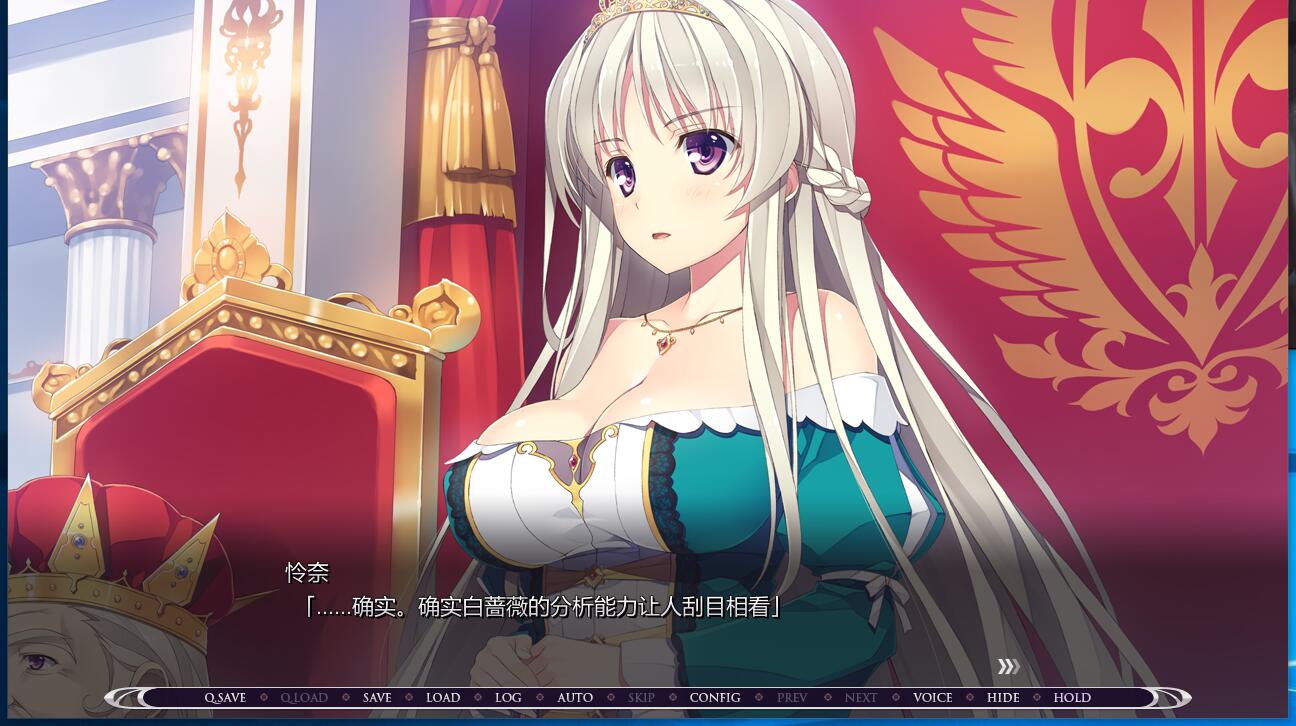This screenshot has height=726, width=1296.
Task: Quick load the last save via Q.LOAD
Action: coord(303,697)
